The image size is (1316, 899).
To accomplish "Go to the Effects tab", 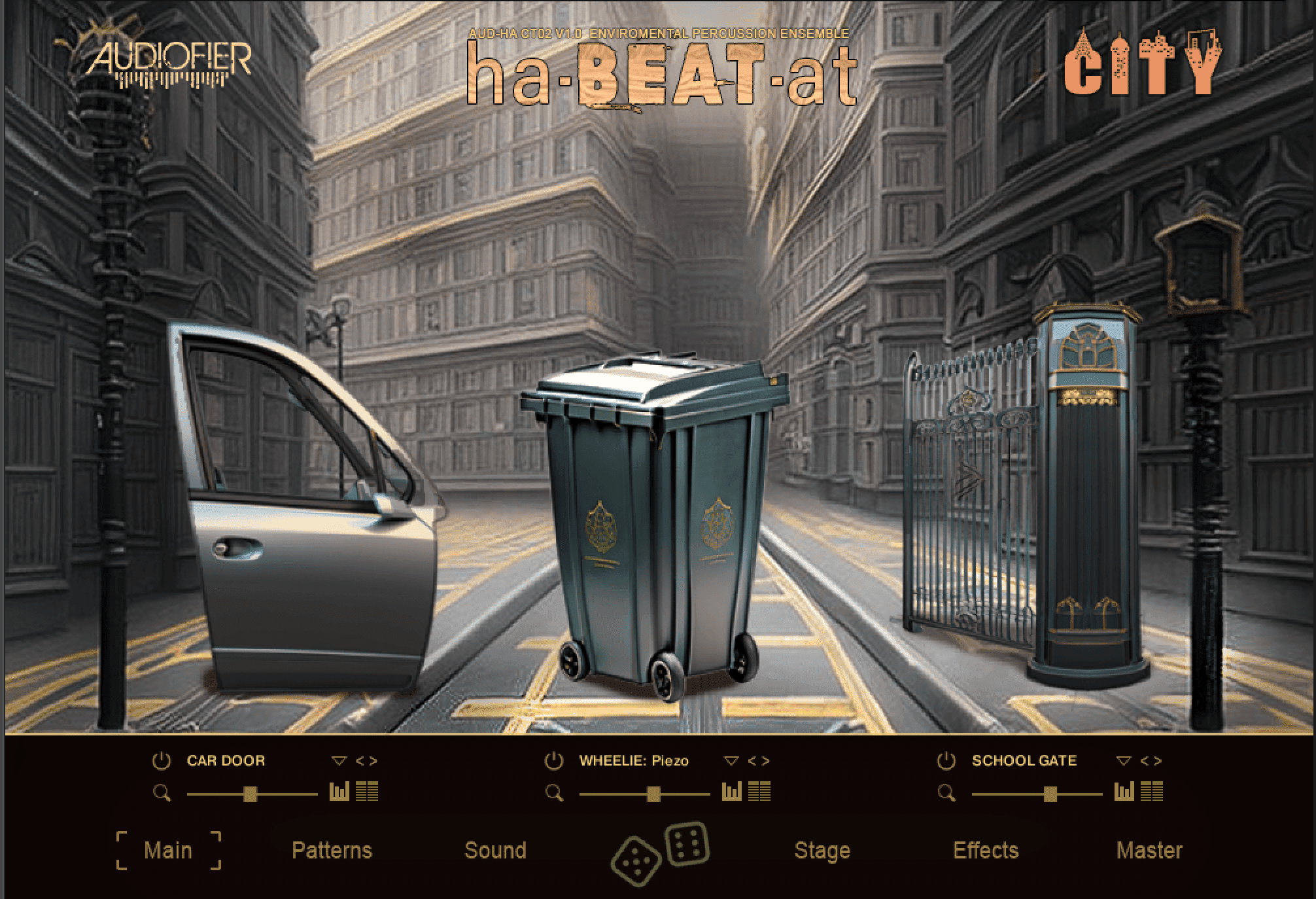I will point(986,851).
